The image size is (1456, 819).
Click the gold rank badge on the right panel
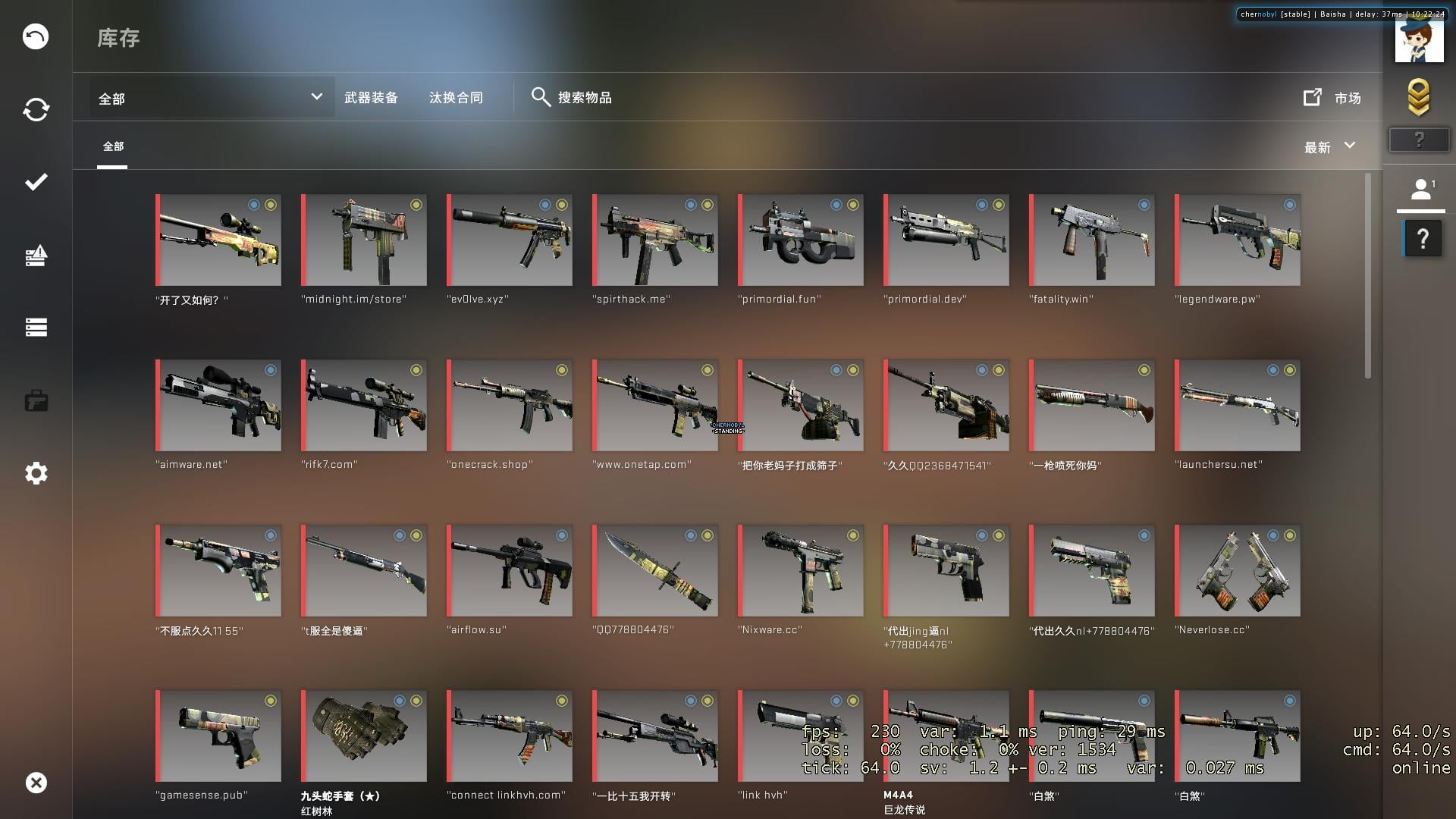1419,96
